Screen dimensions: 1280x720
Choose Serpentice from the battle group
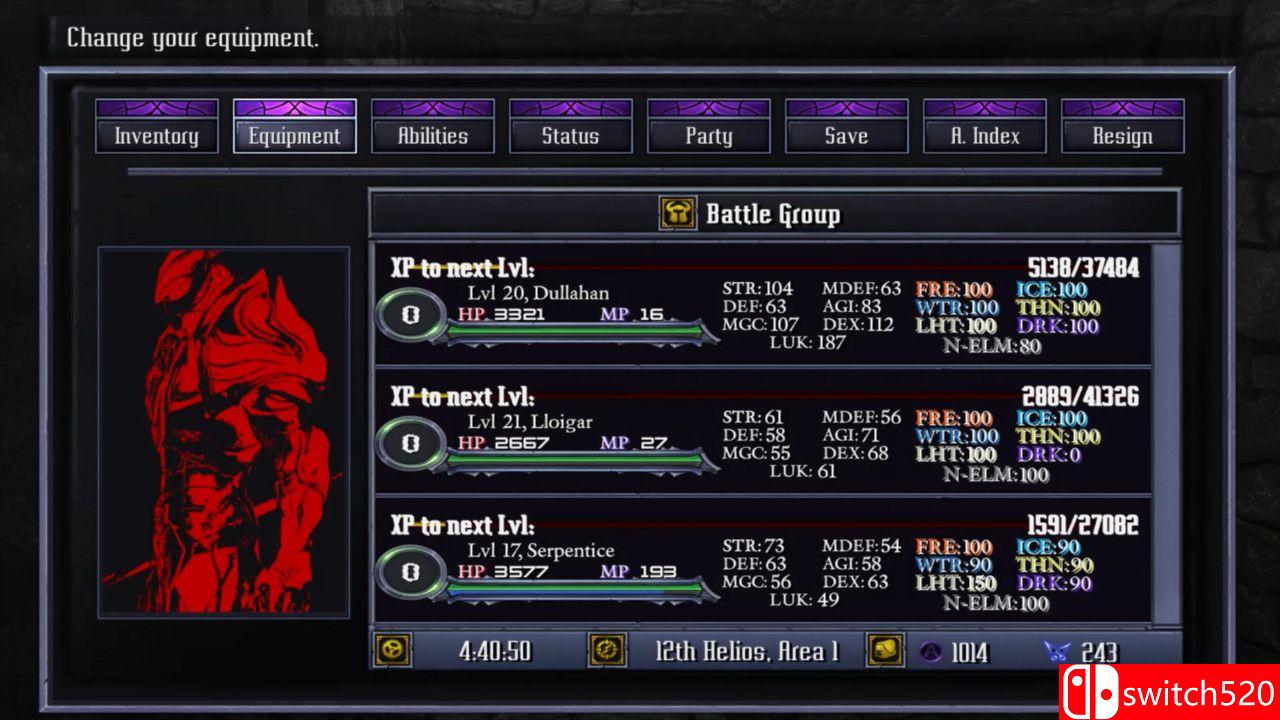760,561
